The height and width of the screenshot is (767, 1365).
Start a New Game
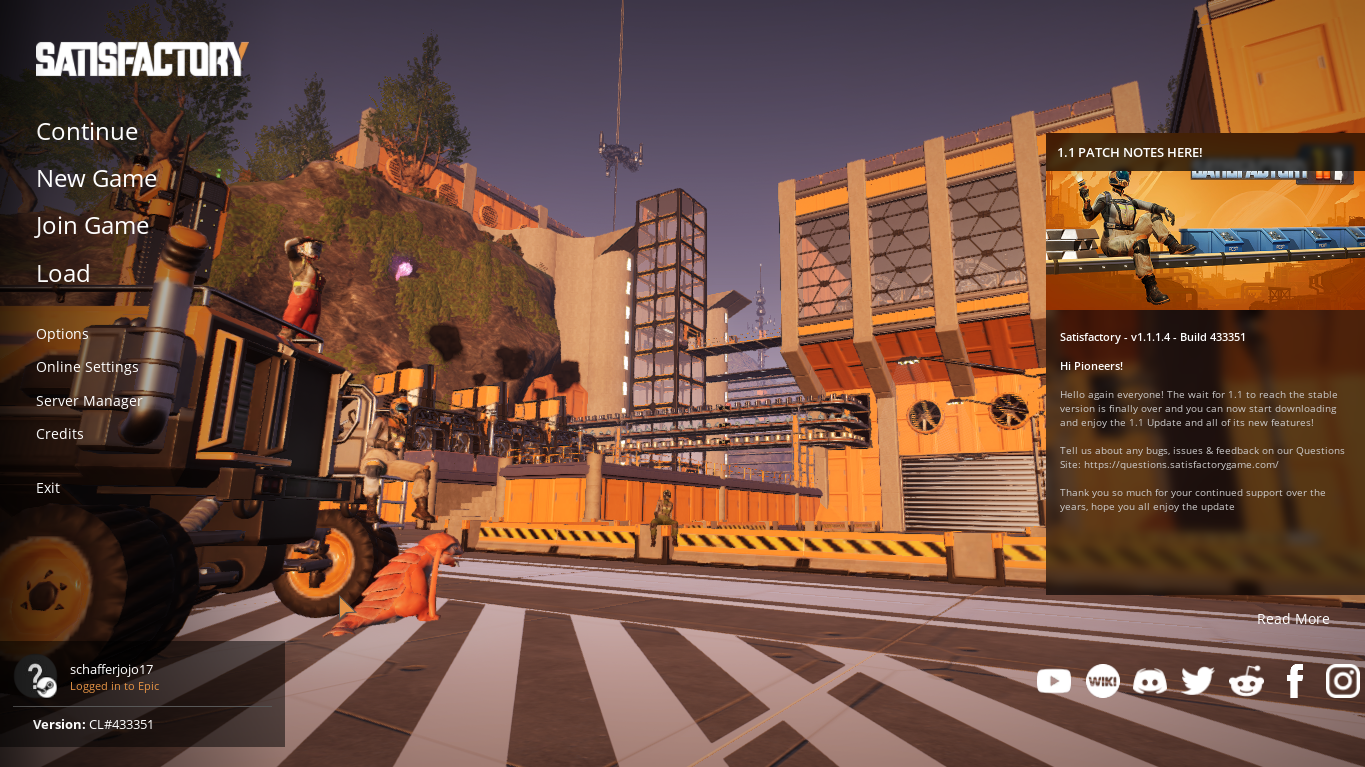[96, 179]
